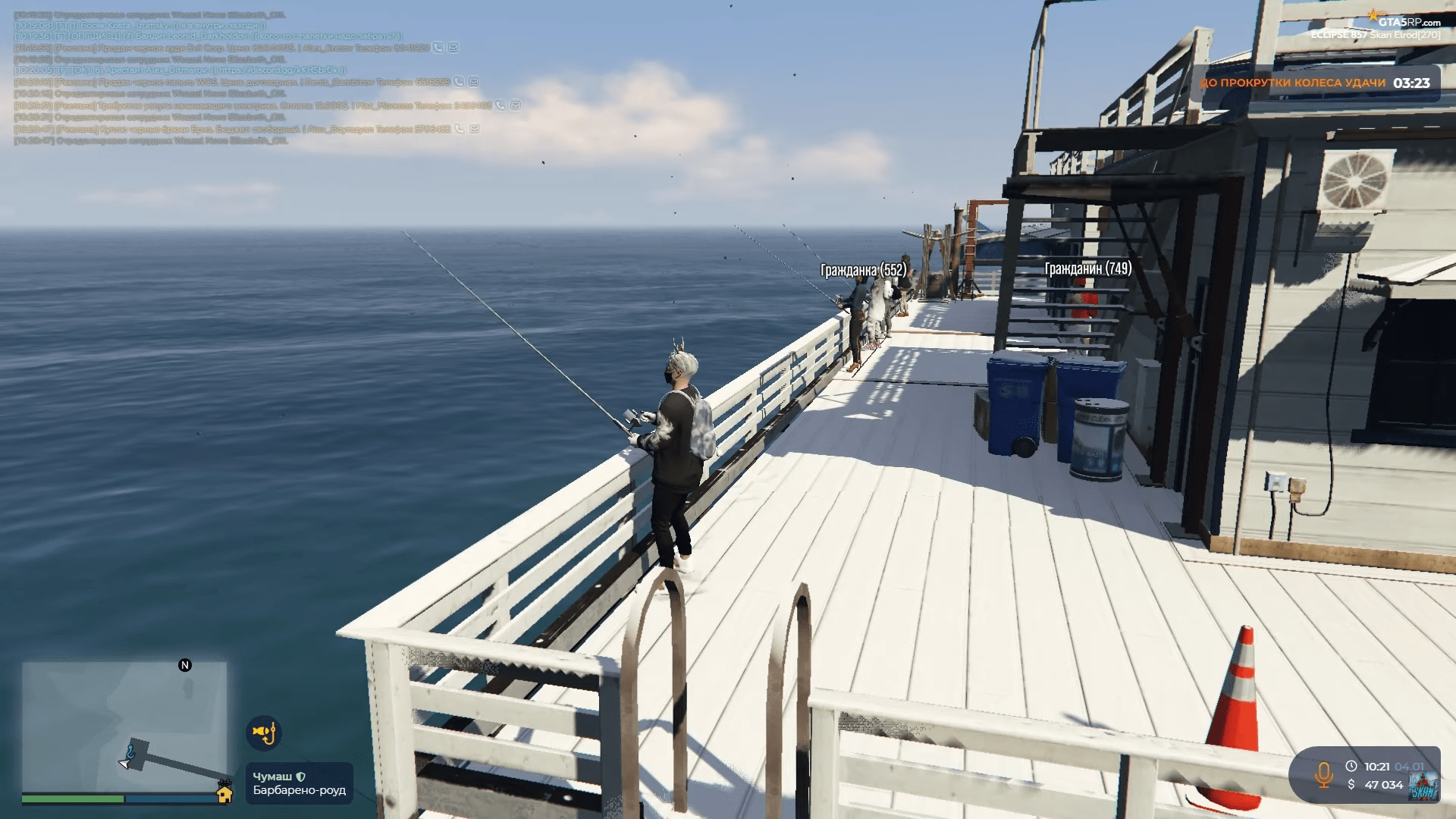Toggle the microphone icon
This screenshot has height=819, width=1456.
tap(1324, 775)
